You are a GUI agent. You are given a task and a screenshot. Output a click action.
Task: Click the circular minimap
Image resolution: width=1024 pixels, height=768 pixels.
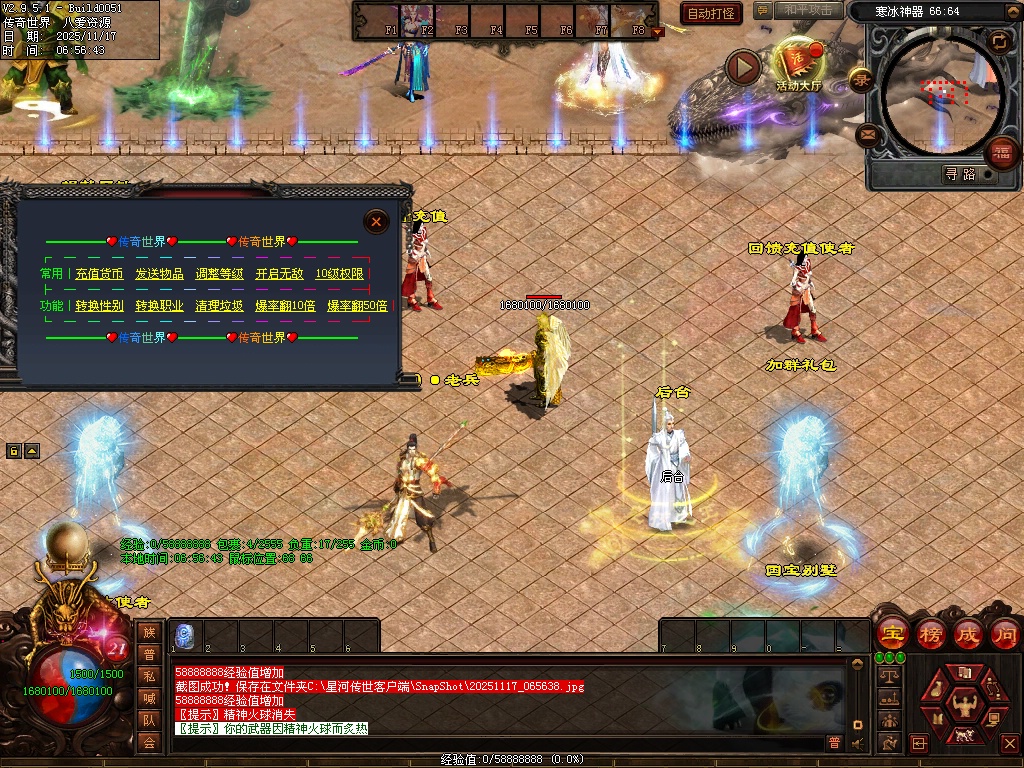pos(940,95)
